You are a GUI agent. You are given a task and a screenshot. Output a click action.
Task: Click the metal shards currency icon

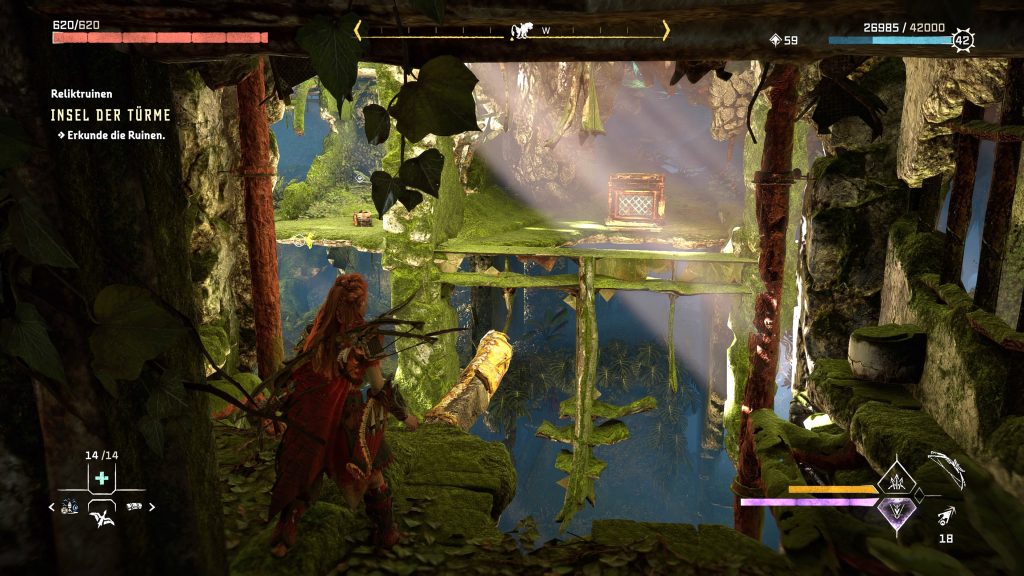point(775,40)
